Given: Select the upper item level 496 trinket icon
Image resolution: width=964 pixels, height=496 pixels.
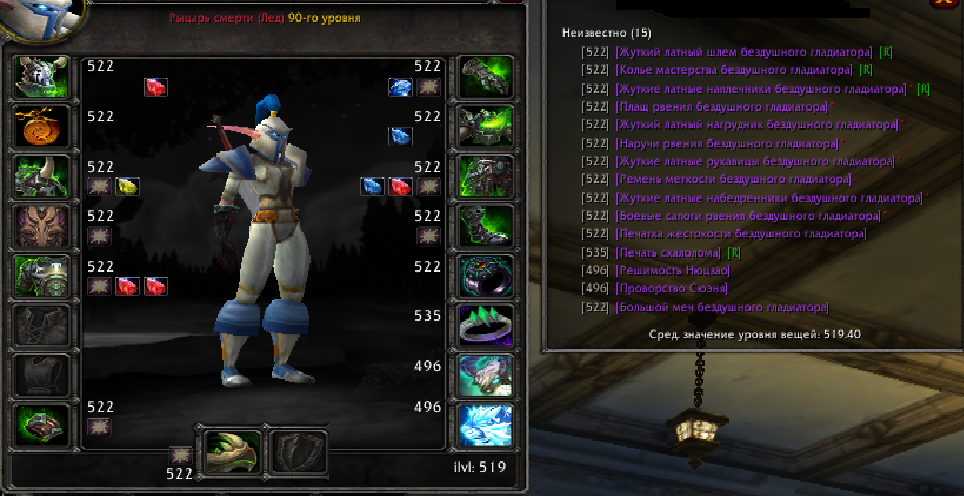Looking at the screenshot, I should (x=485, y=375).
